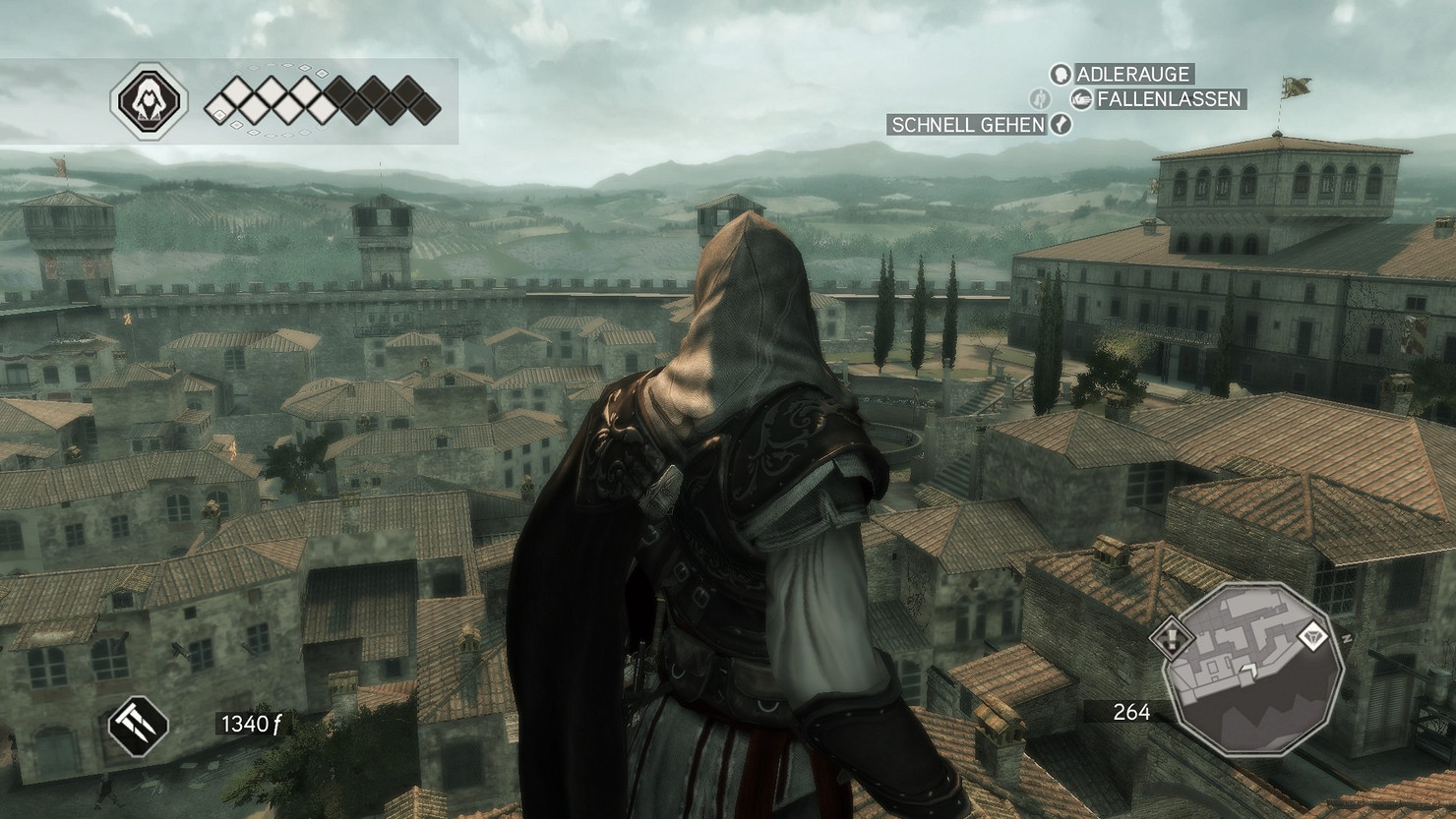
Task: Select the hidden blade weapon icon
Action: (x=138, y=726)
